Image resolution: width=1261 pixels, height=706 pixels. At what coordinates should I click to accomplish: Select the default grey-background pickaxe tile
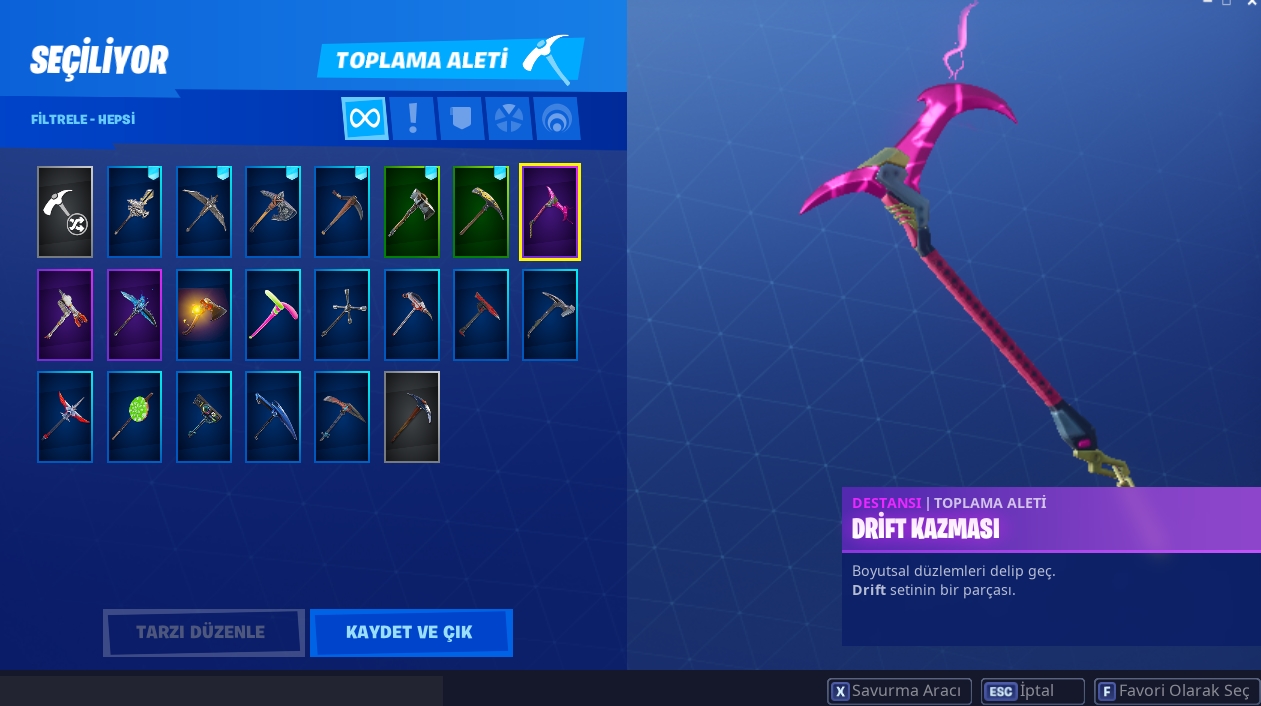click(412, 416)
